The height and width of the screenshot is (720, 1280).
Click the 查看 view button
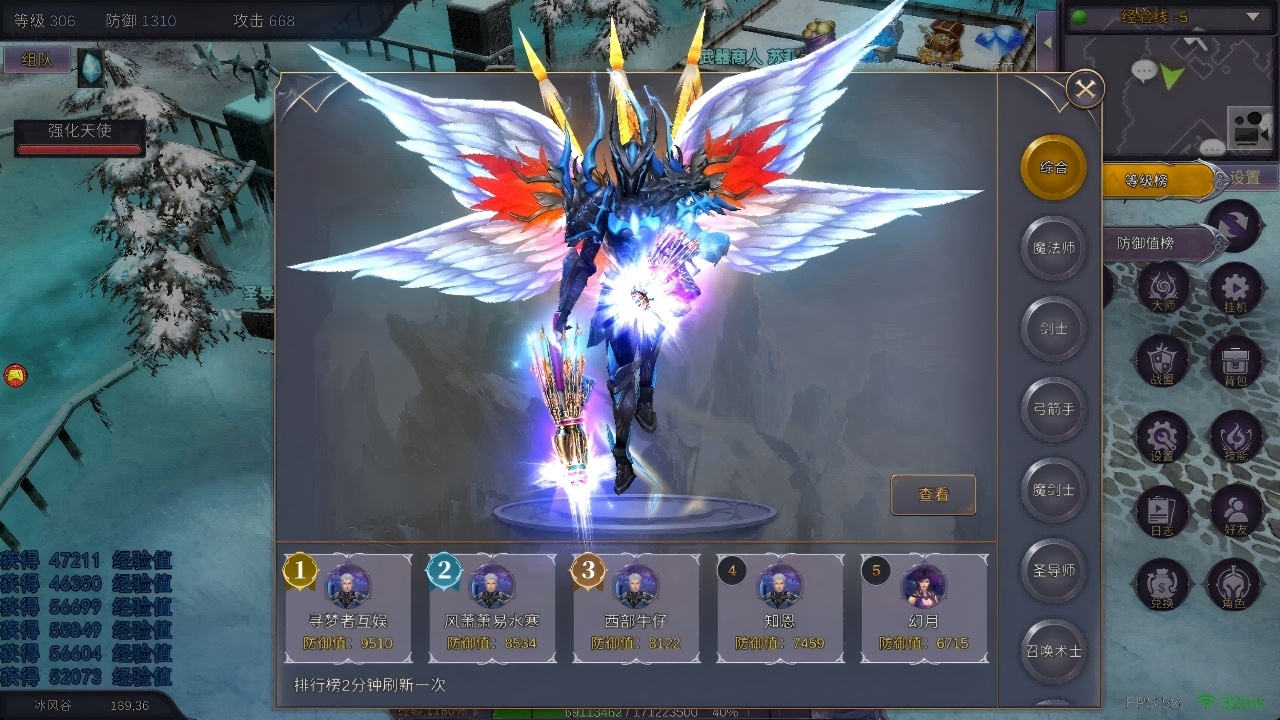coord(933,494)
